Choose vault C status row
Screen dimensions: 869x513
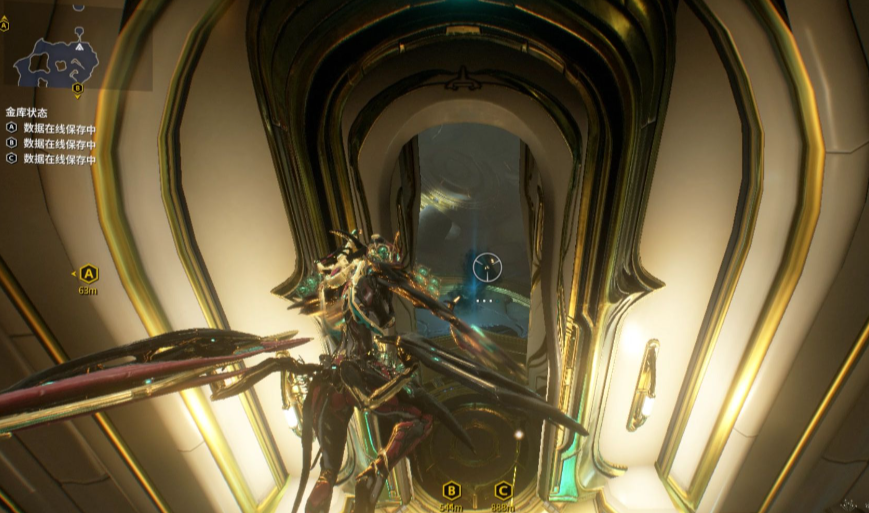(52, 158)
